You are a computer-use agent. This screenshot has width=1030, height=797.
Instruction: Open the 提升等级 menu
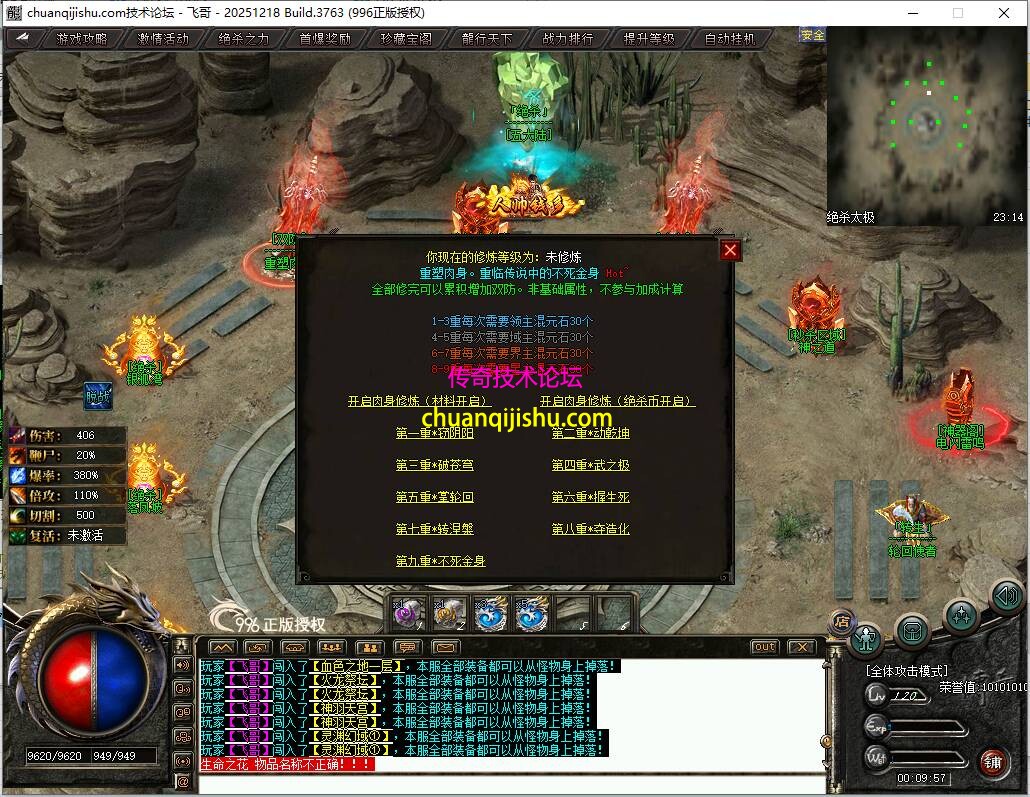(649, 39)
